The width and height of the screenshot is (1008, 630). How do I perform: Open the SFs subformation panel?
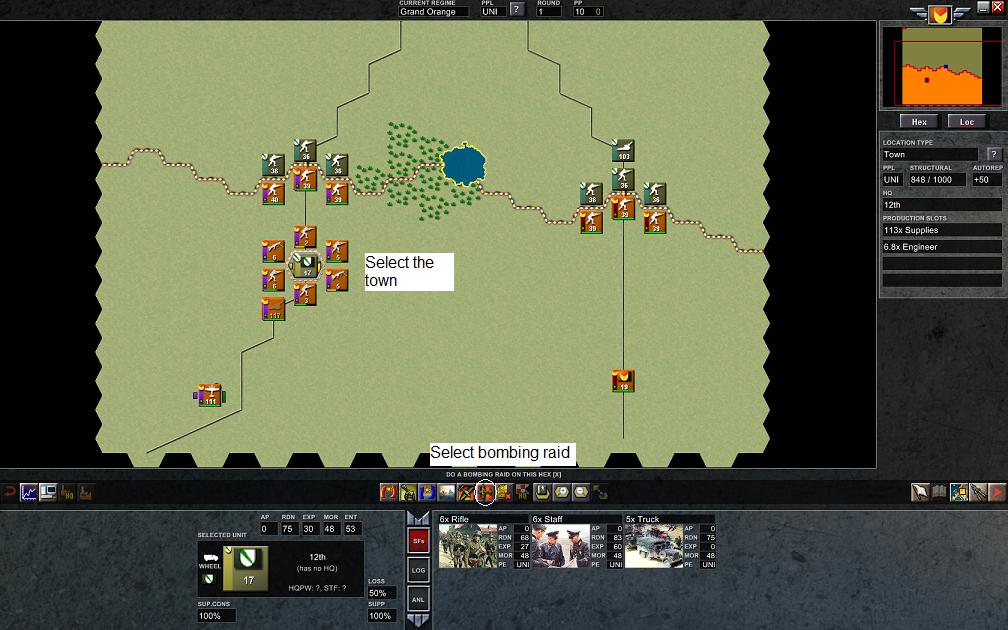pos(419,540)
